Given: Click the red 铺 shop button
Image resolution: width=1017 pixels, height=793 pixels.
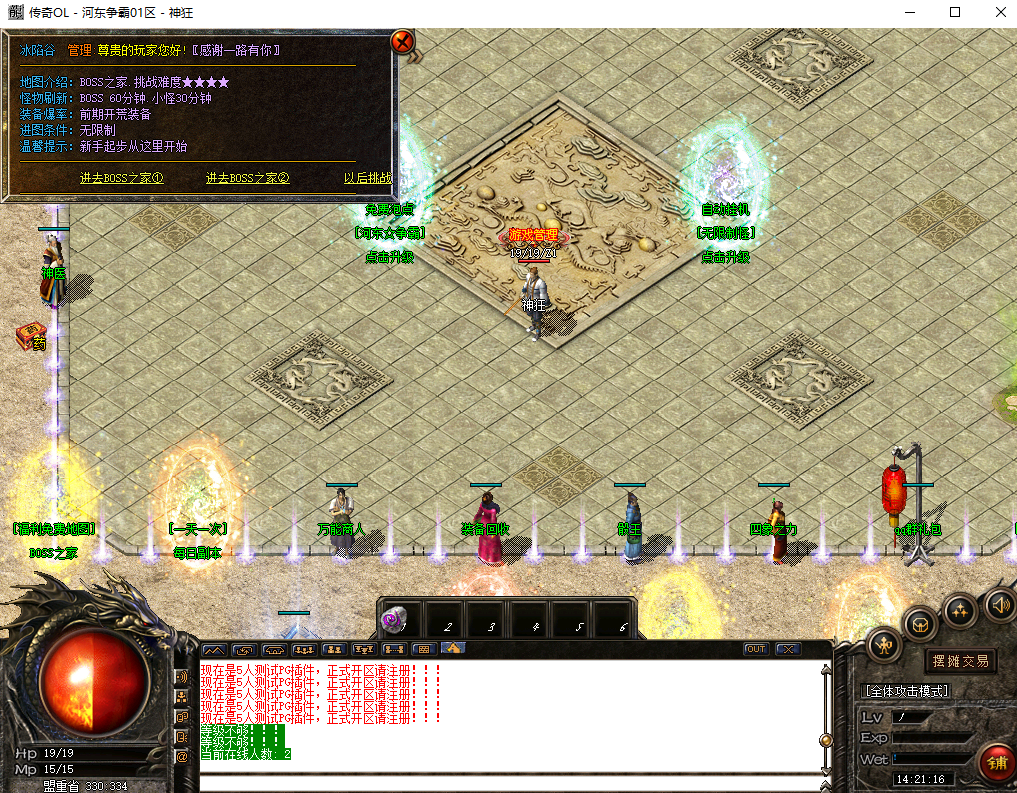Looking at the screenshot, I should 995,762.
